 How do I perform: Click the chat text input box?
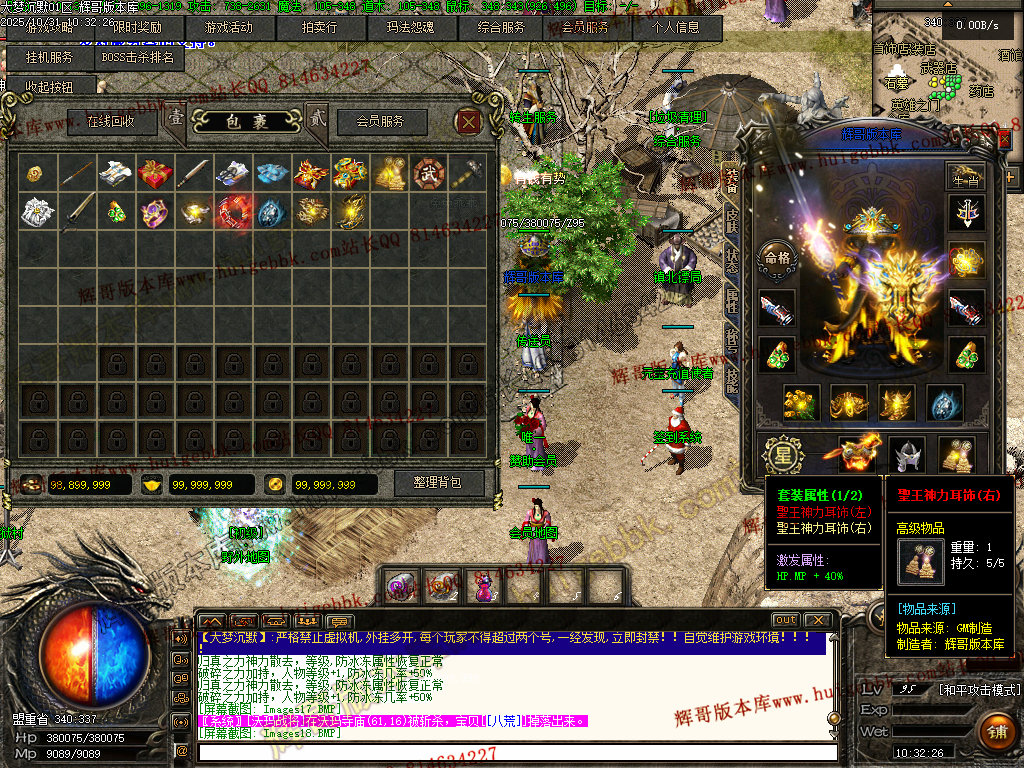coord(515,751)
